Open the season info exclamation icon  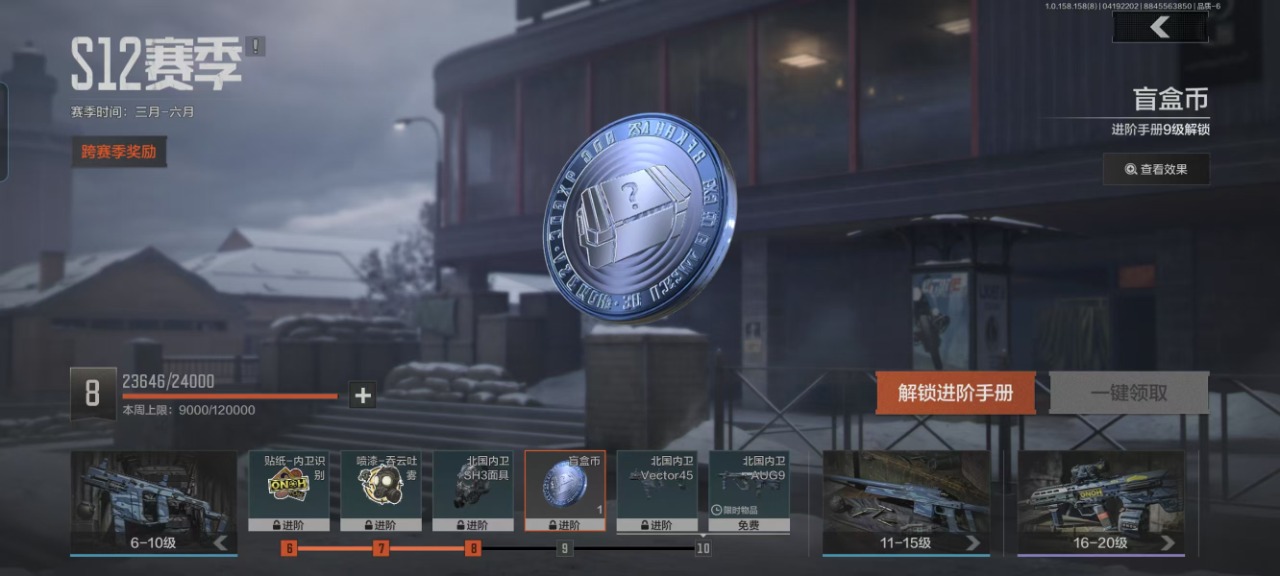click(x=256, y=46)
